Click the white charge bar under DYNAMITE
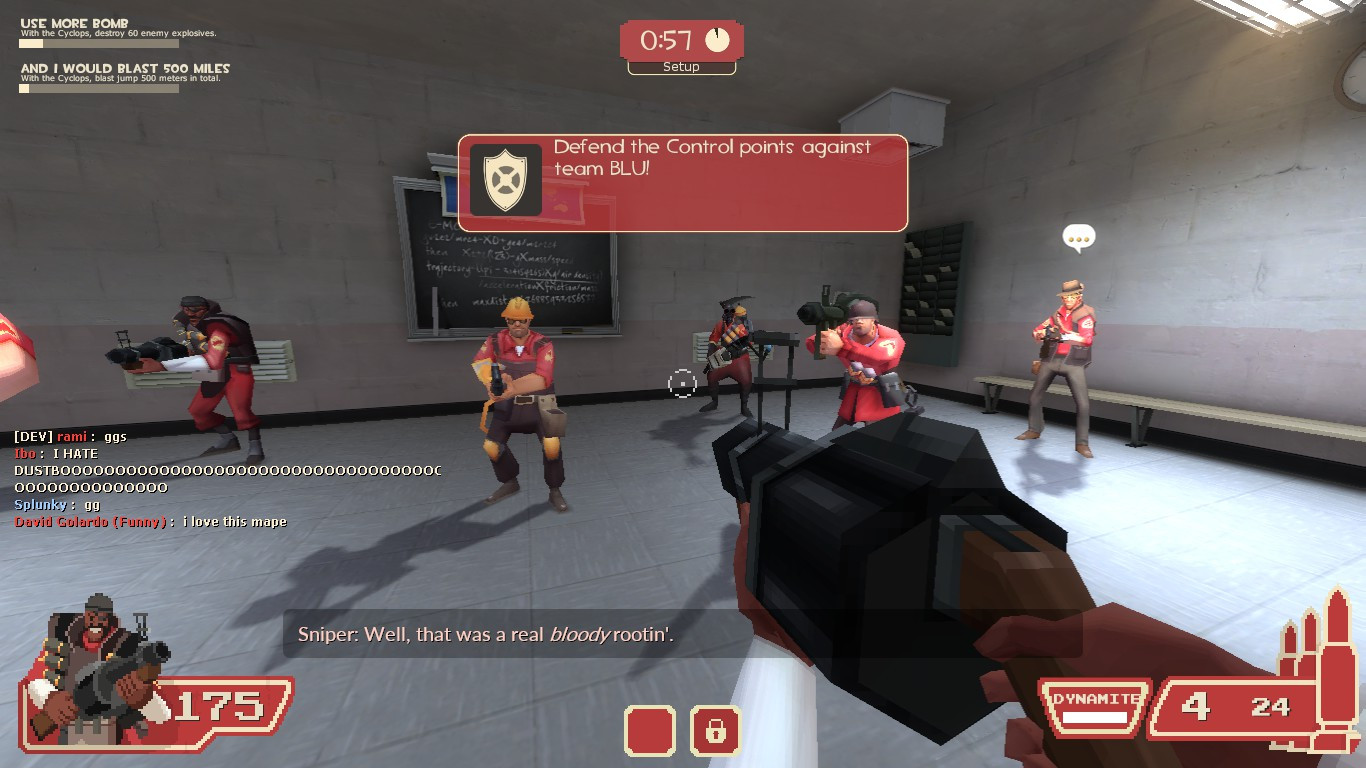Screen dimensions: 1366x768 [1093, 714]
